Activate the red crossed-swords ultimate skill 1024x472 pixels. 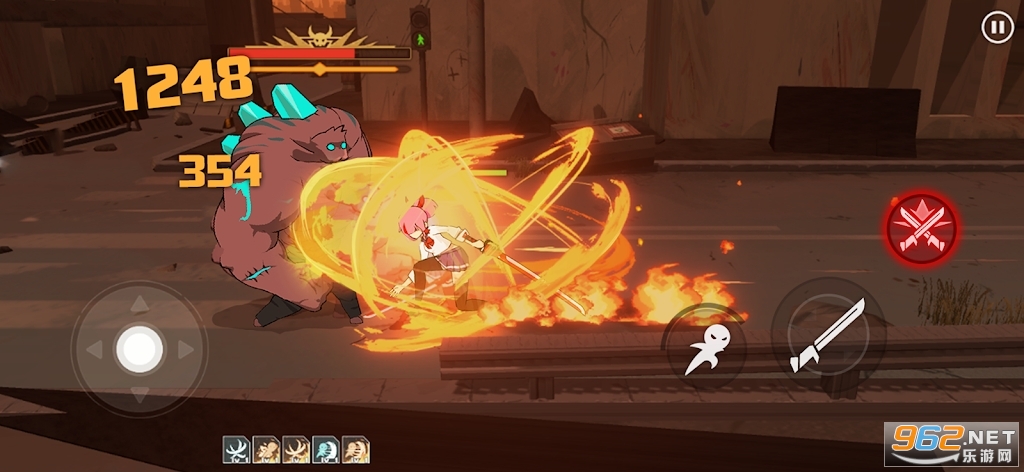920,228
